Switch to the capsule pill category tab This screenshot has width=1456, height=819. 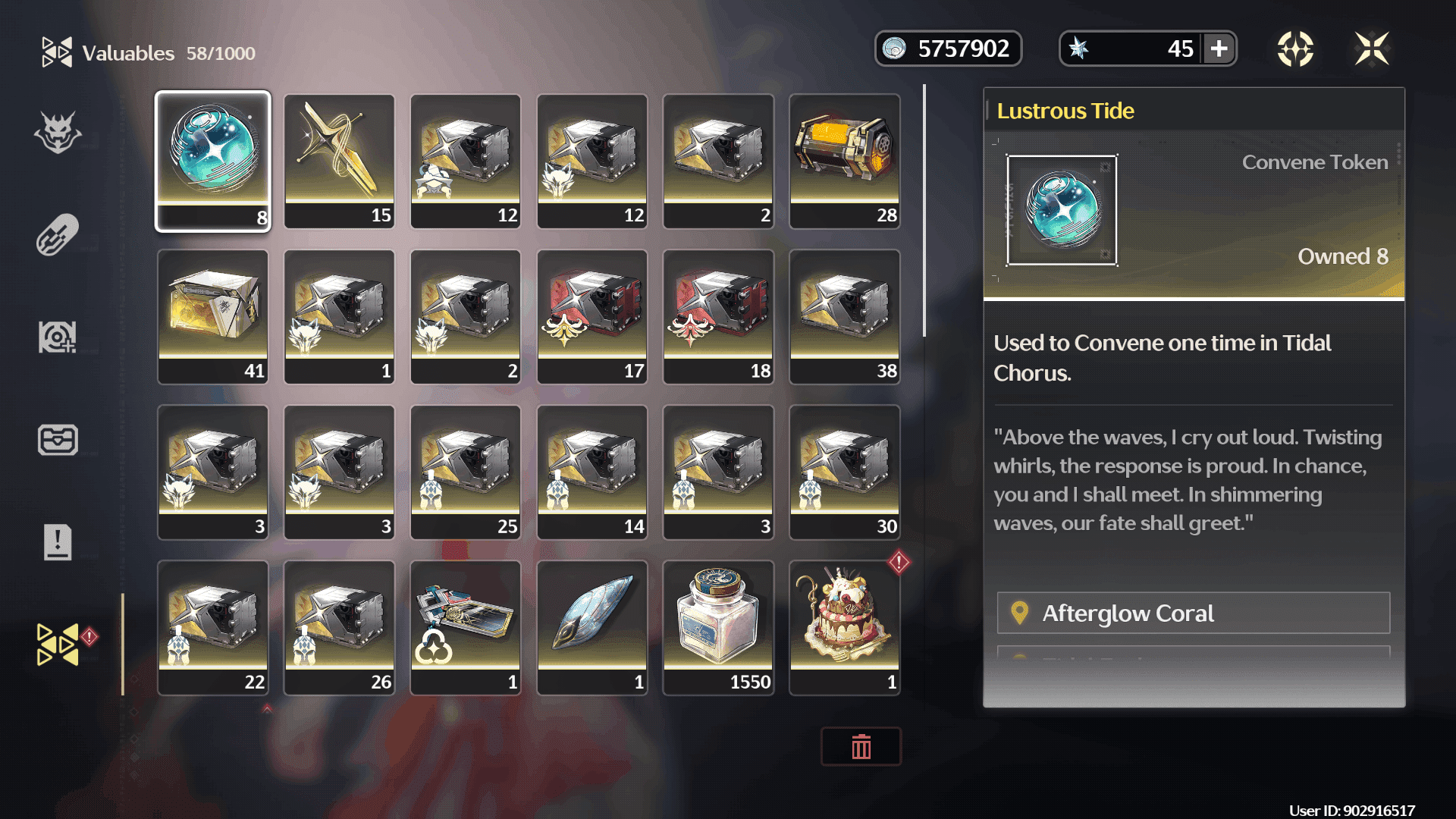58,234
